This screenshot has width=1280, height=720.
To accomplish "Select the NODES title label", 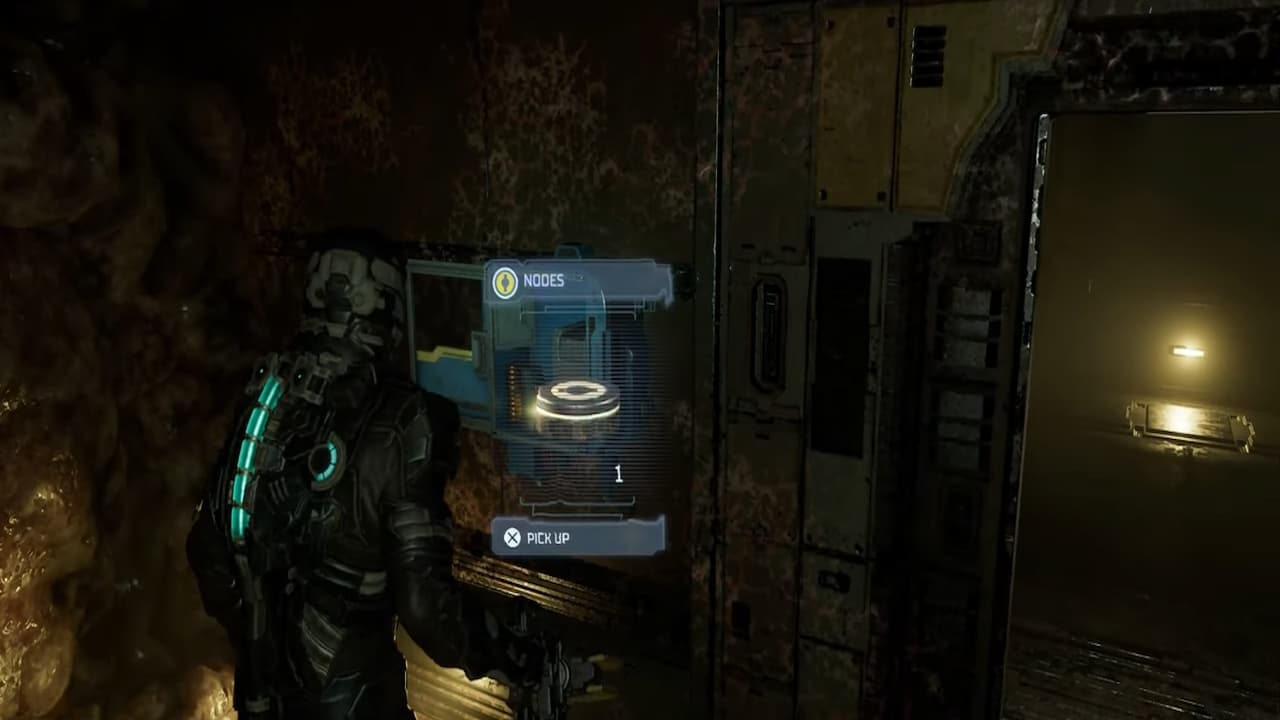I will [545, 283].
